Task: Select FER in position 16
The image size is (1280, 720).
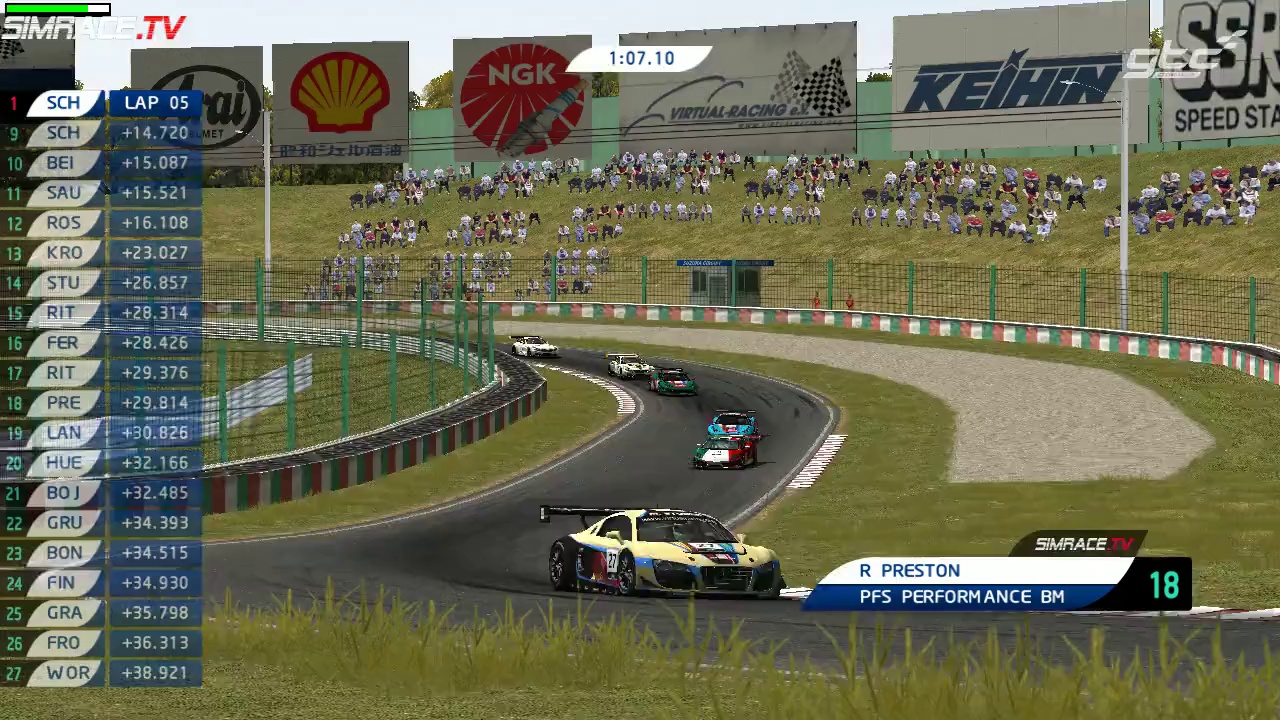Action: click(x=64, y=343)
